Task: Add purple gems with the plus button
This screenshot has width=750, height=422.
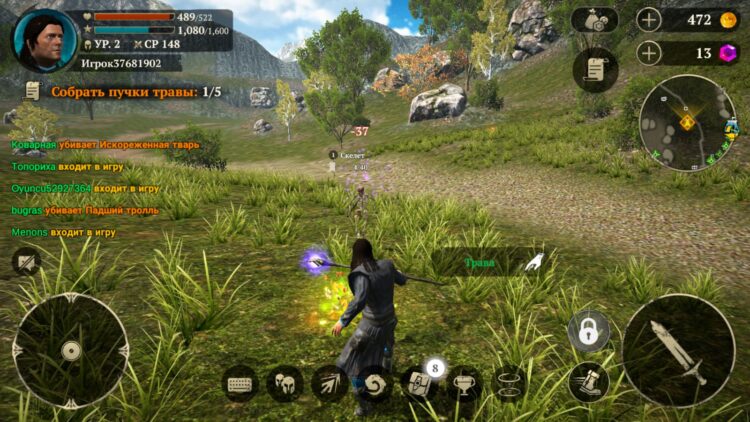Action: click(650, 53)
